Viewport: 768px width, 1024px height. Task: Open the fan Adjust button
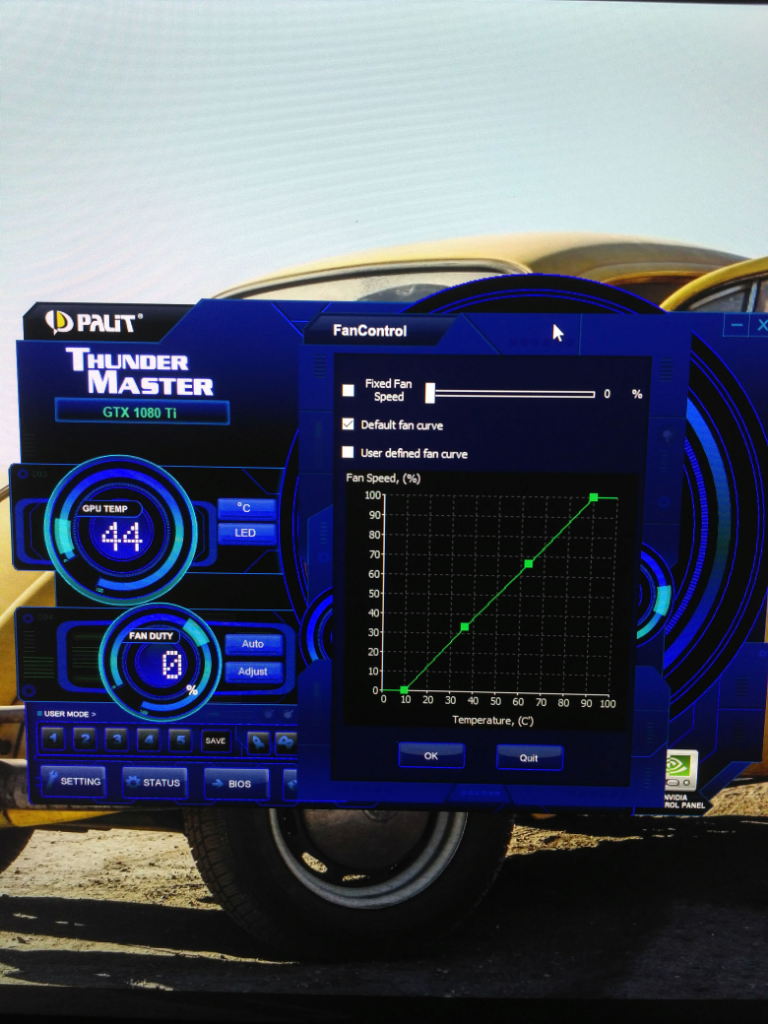point(253,671)
